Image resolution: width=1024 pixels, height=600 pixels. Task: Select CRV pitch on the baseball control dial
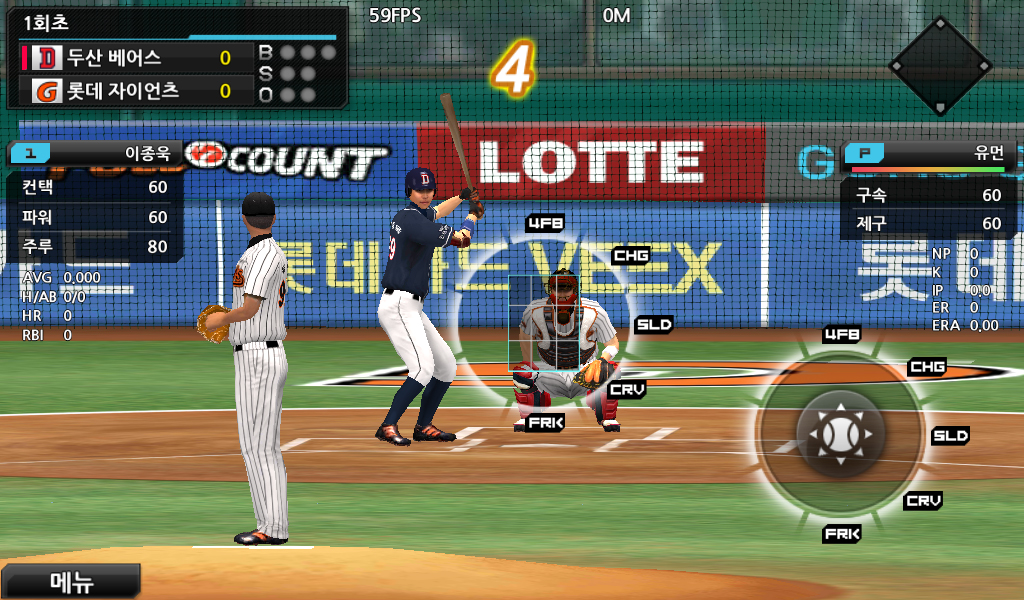[x=922, y=500]
